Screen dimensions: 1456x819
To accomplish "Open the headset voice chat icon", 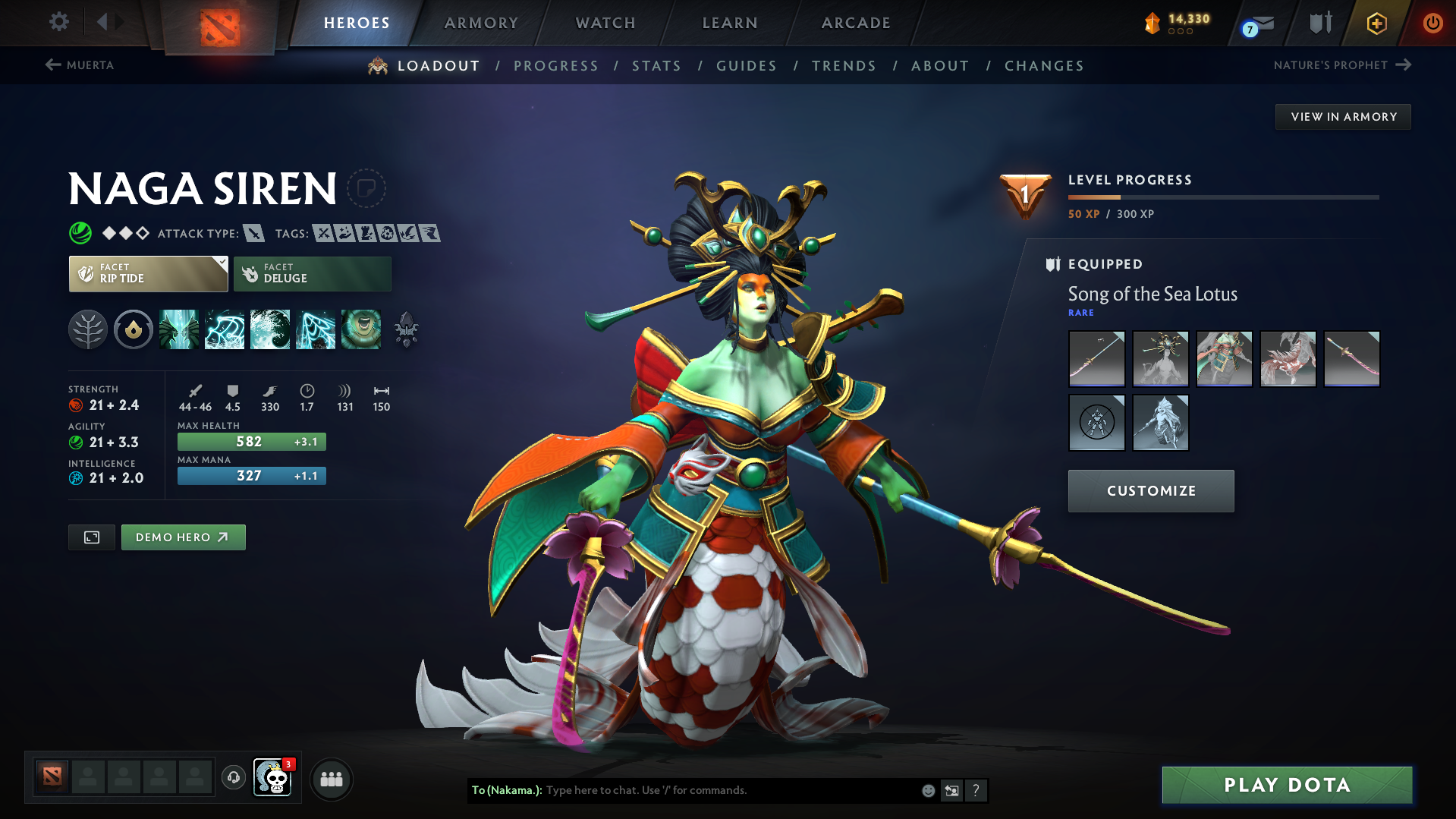I will pos(234,779).
